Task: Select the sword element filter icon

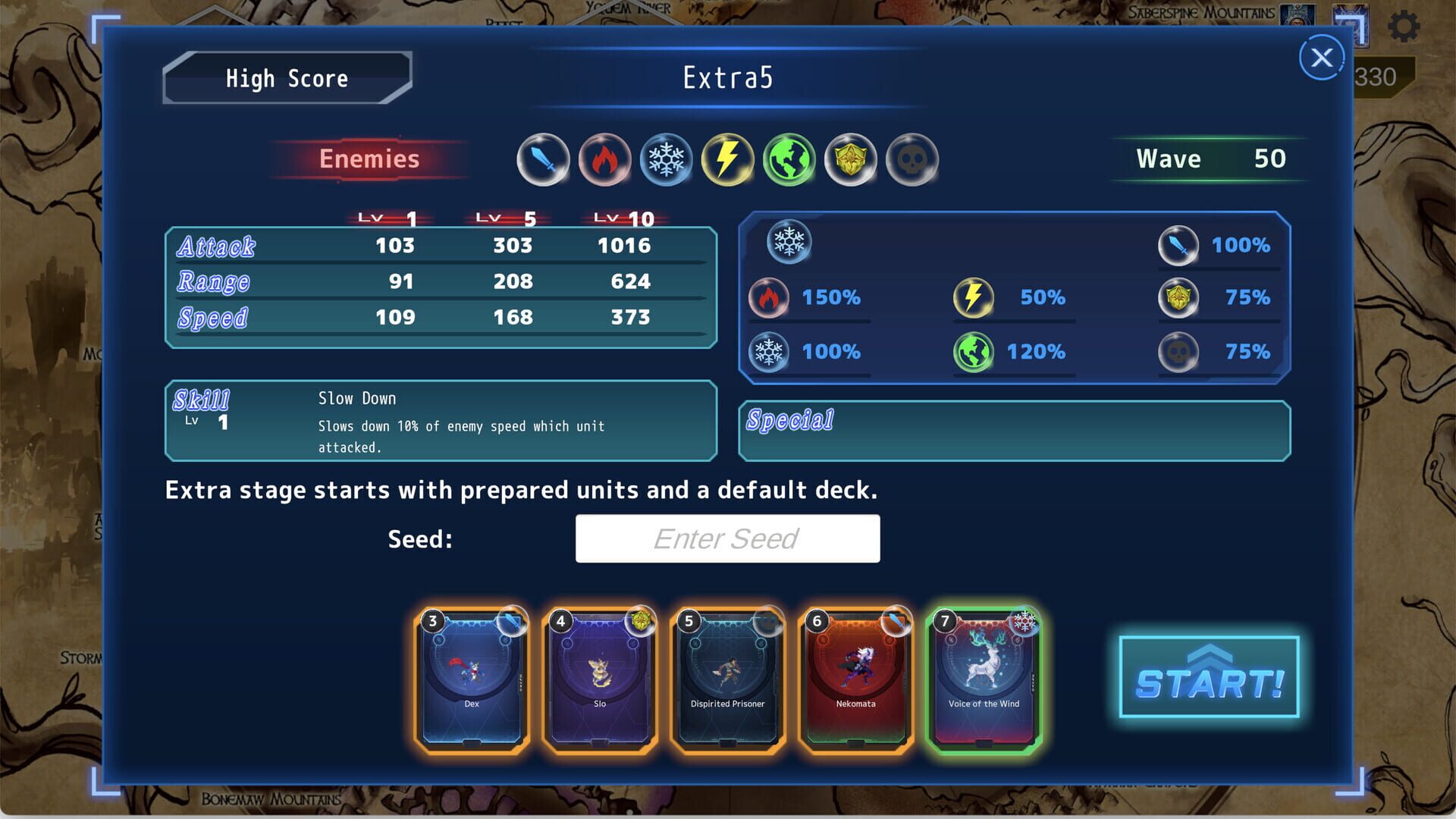Action: [x=544, y=159]
